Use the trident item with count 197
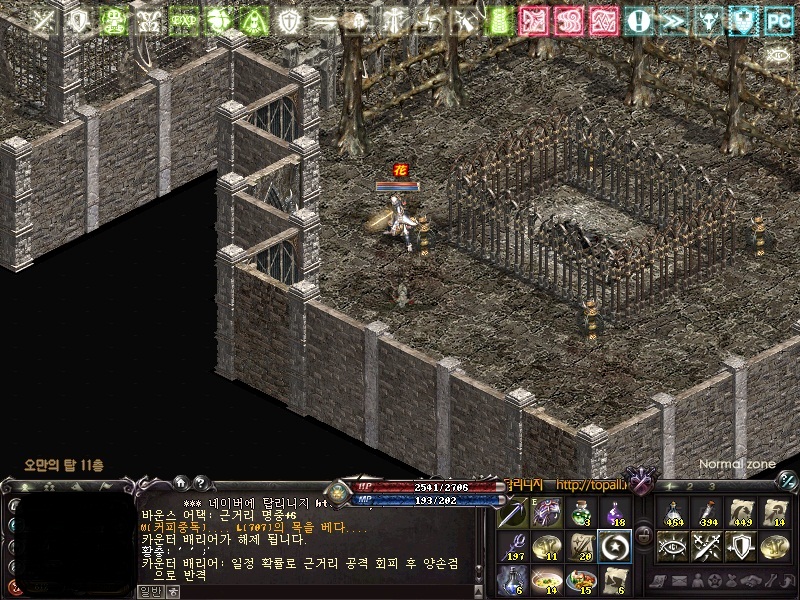This screenshot has height=600, width=800. click(x=513, y=546)
